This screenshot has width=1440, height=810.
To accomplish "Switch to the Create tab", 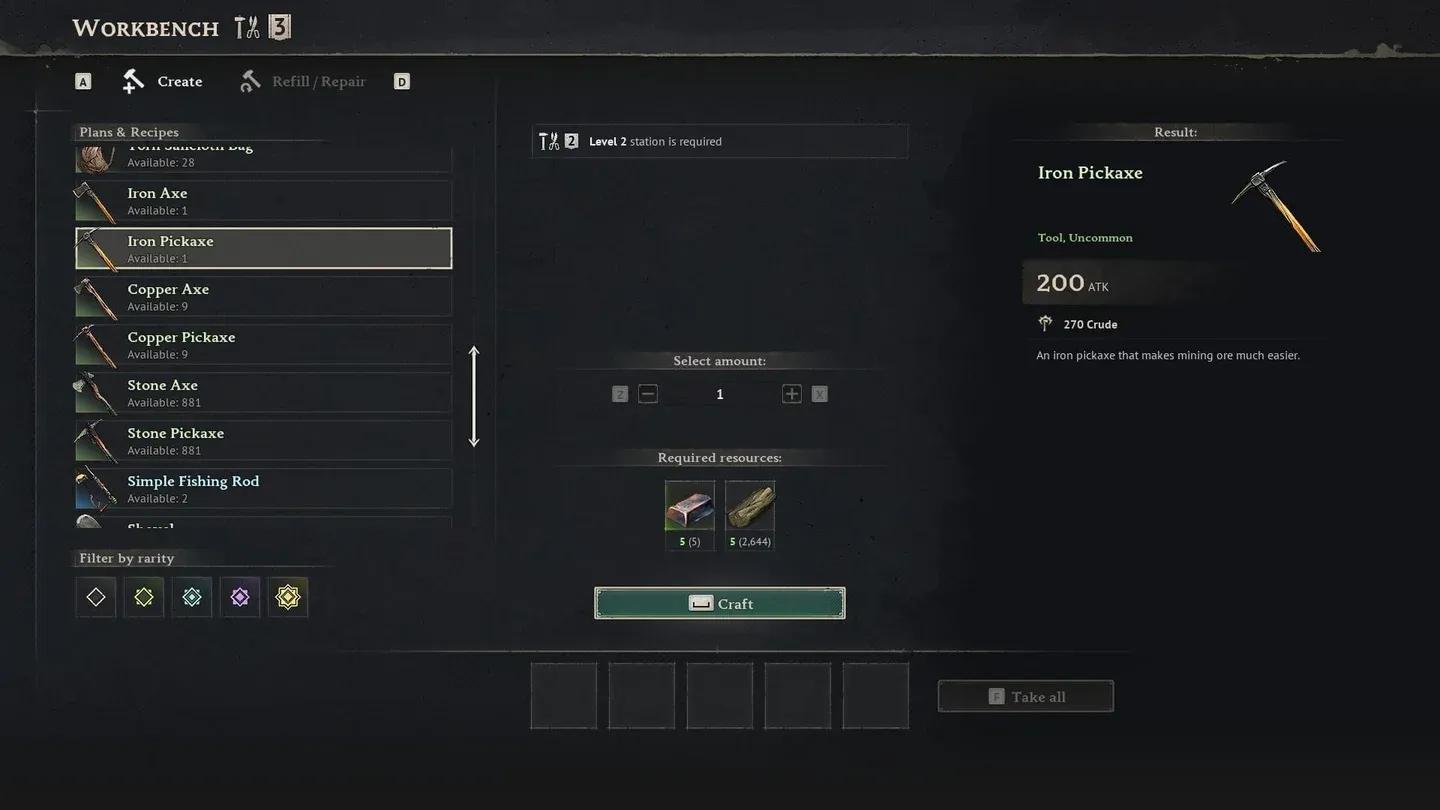I will [x=163, y=82].
